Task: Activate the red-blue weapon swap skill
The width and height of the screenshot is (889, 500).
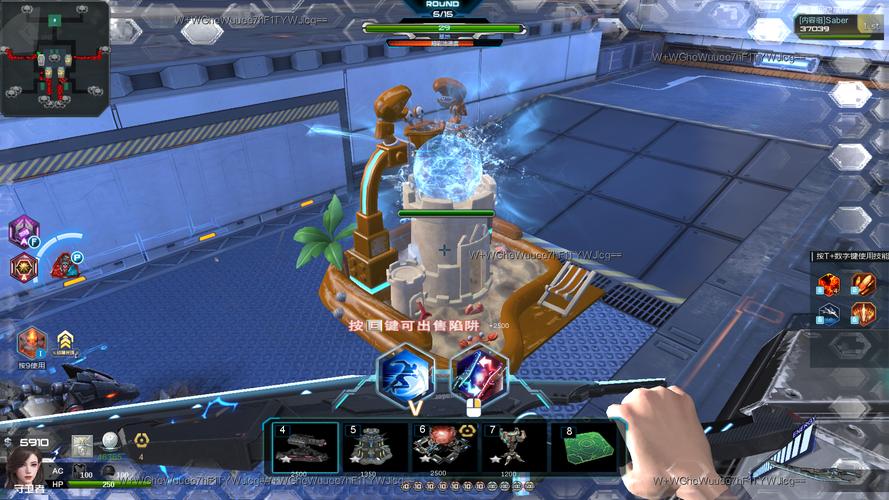Action: coord(479,372)
